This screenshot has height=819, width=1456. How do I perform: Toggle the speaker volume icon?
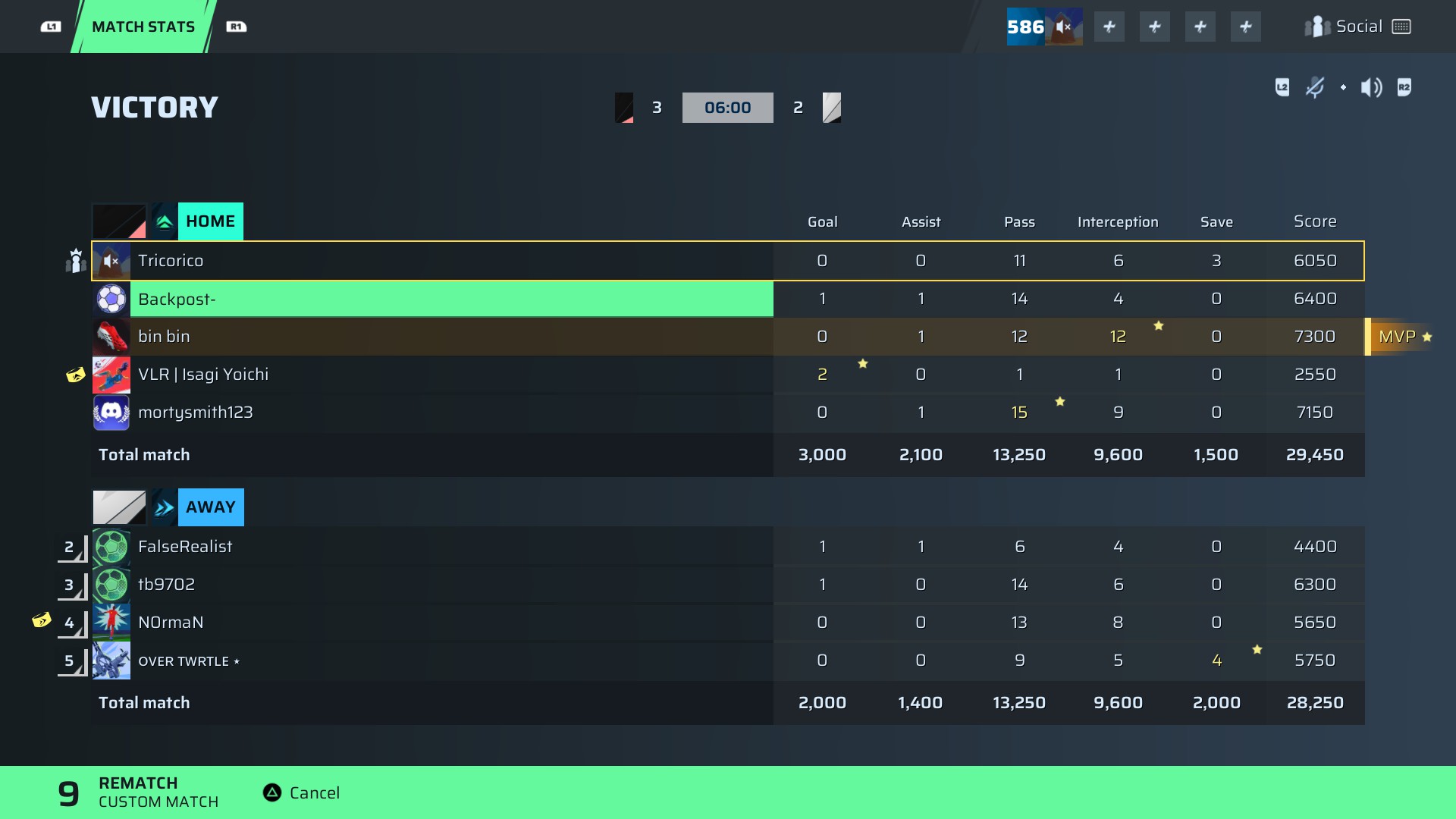[1371, 88]
